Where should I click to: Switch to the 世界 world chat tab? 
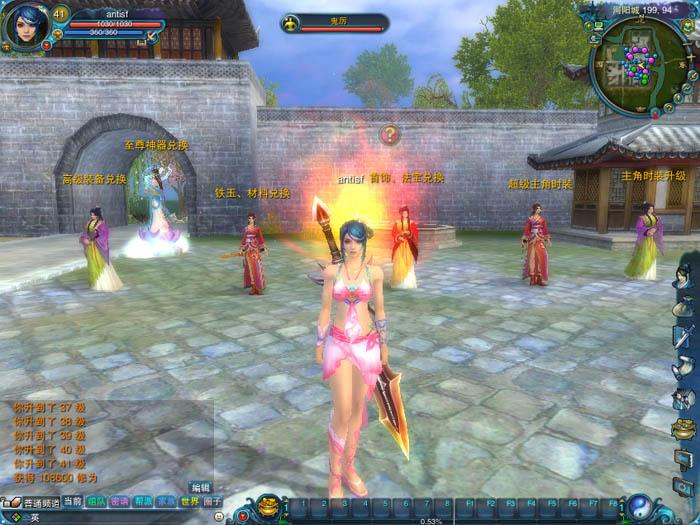click(190, 501)
